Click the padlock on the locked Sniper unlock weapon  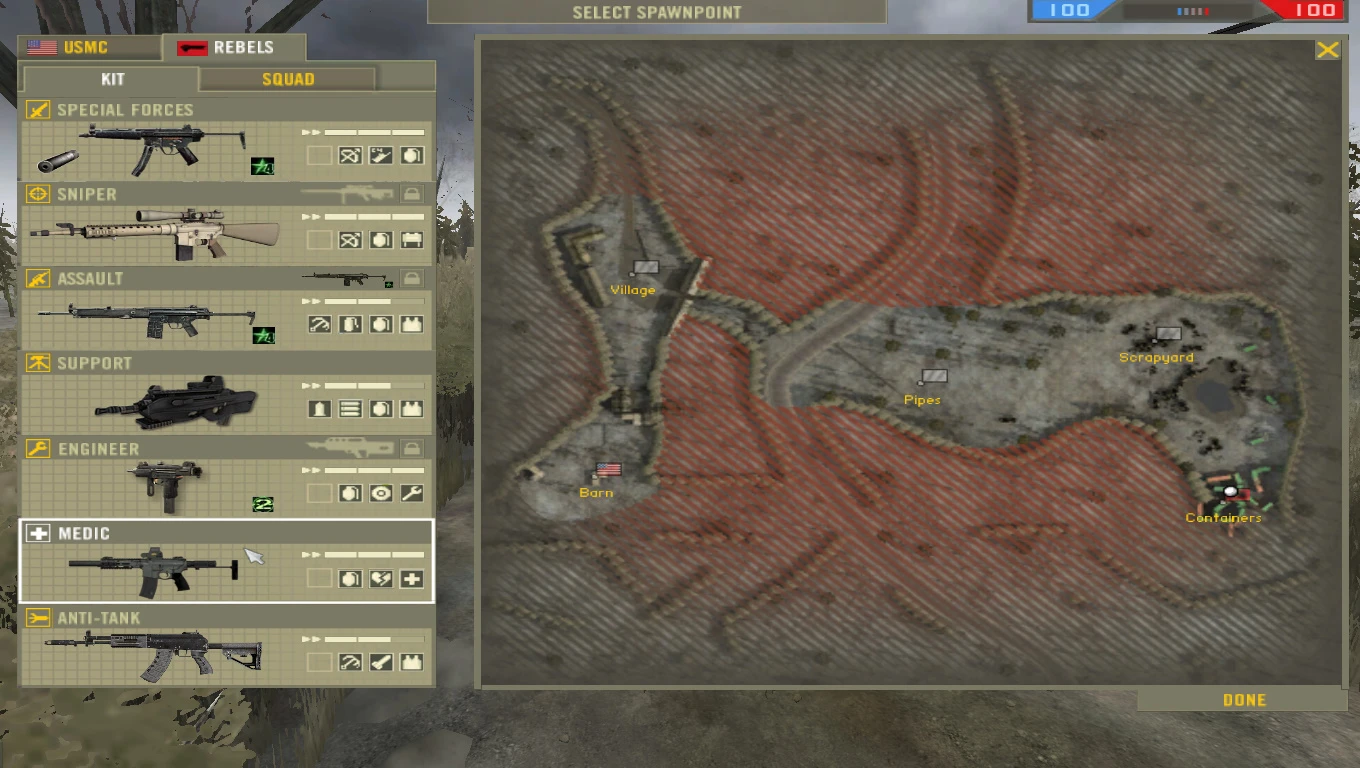(412, 193)
